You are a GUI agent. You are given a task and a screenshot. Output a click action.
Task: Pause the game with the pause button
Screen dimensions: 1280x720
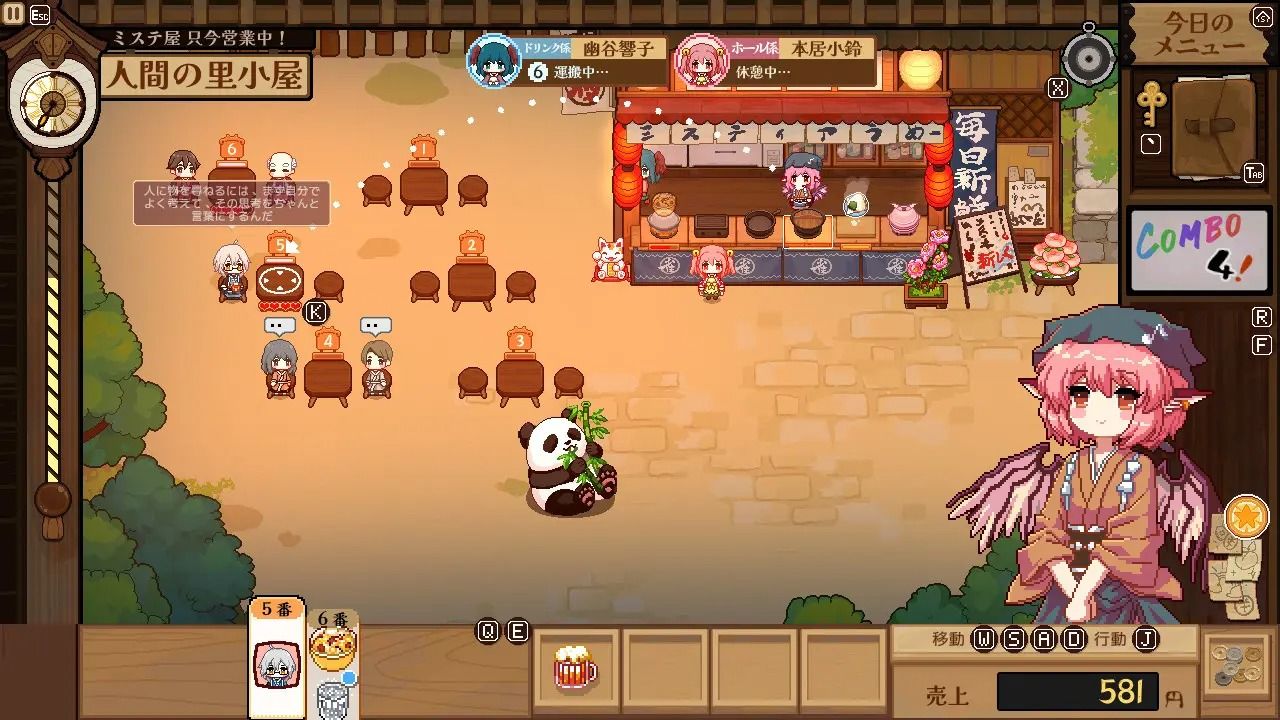[x=14, y=13]
